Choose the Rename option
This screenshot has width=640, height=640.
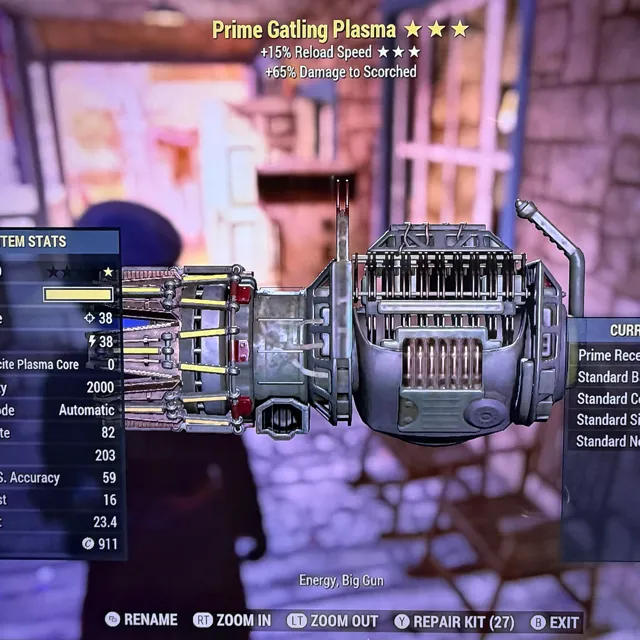pos(142,621)
